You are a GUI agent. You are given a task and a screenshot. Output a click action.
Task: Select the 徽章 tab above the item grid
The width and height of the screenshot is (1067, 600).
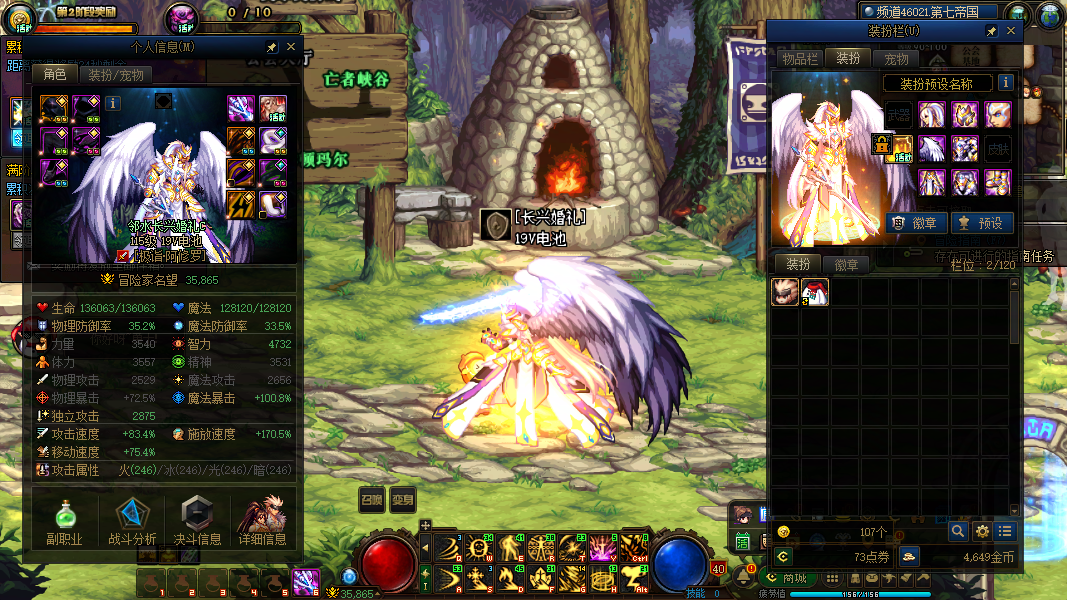coord(846,265)
